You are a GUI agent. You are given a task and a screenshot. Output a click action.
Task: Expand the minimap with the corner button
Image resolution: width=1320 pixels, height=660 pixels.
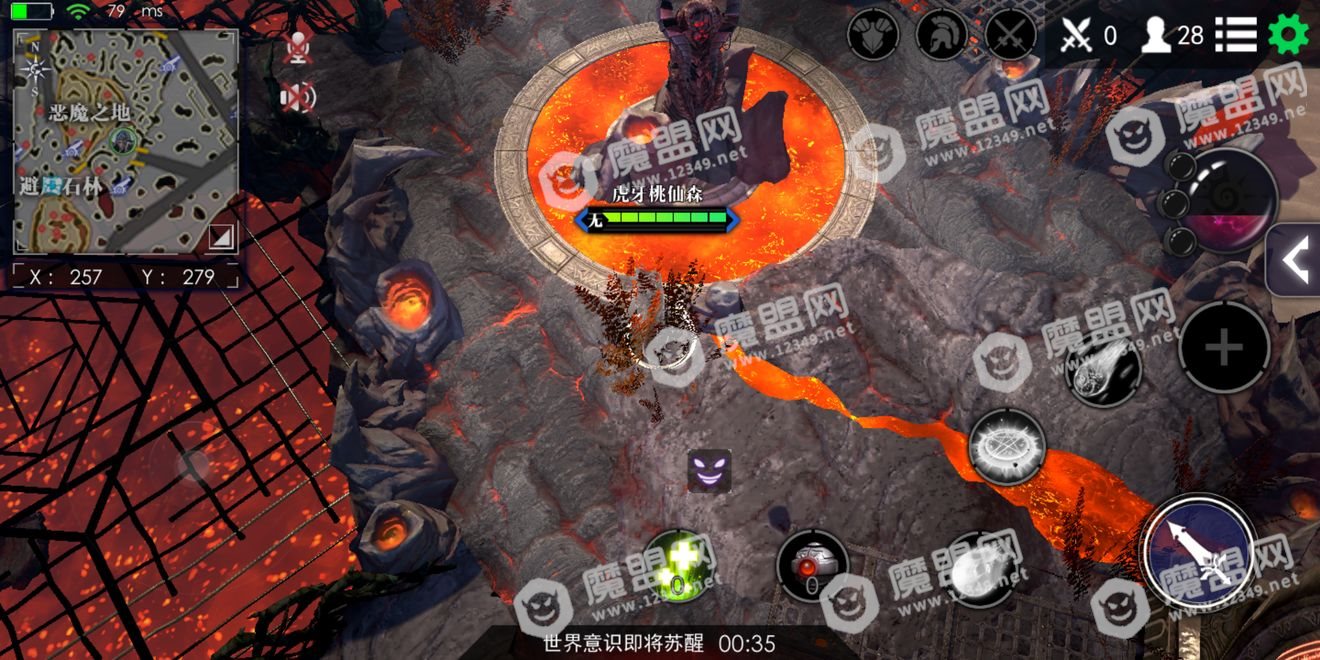221,236
